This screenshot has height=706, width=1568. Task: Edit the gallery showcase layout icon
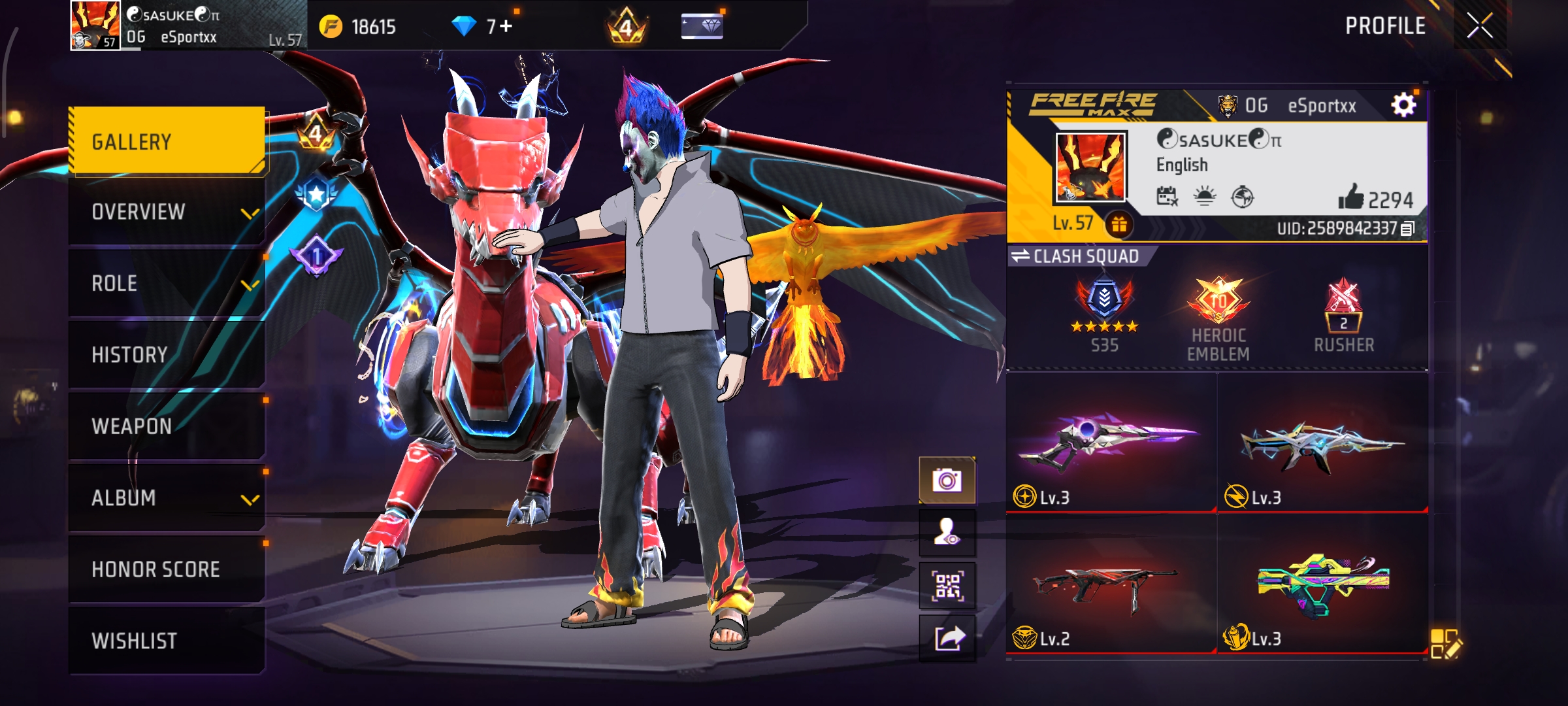pos(1445,644)
